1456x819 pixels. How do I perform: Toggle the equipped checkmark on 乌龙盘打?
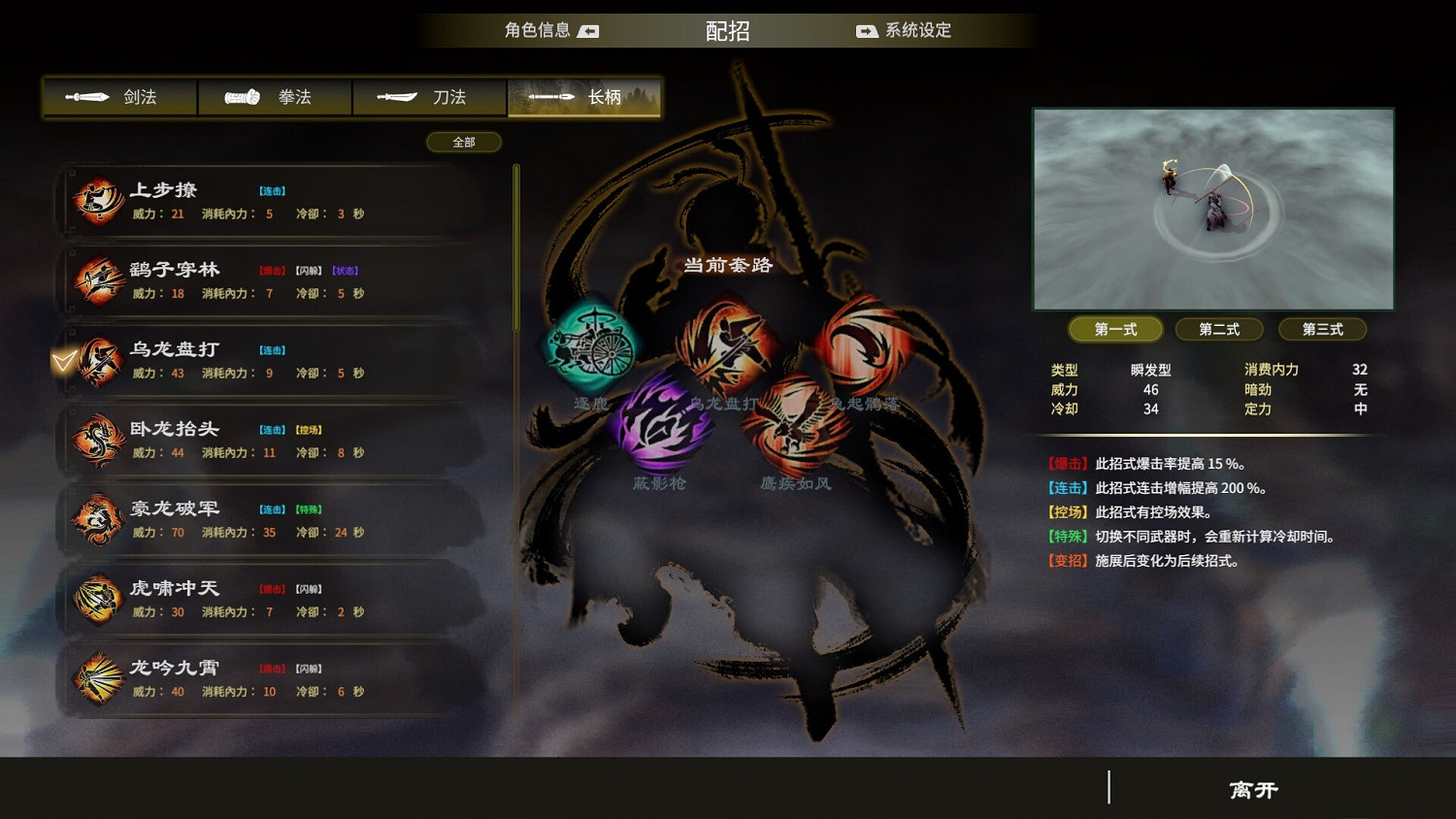pyautogui.click(x=63, y=361)
